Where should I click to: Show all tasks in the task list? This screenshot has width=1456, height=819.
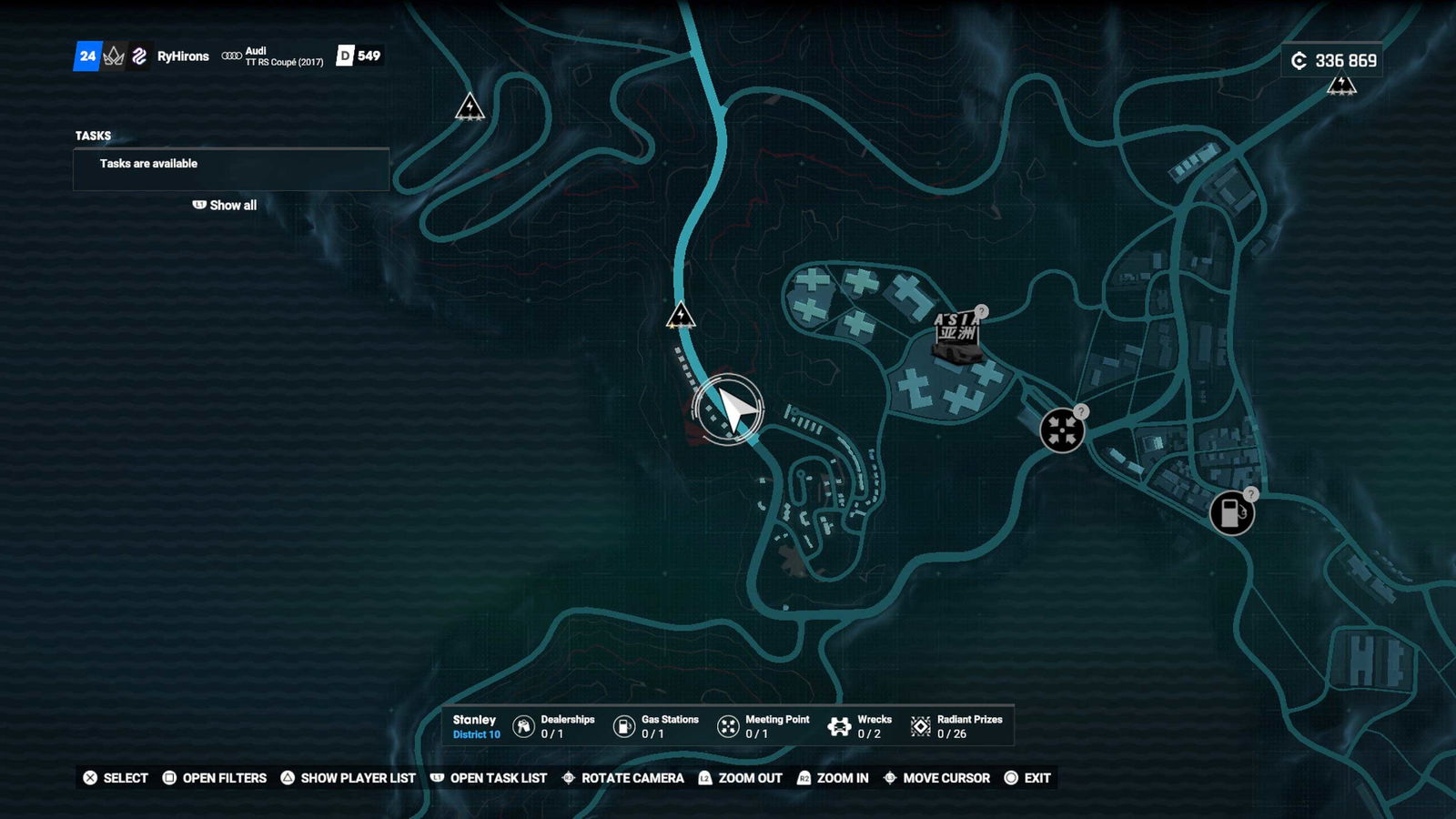(225, 206)
